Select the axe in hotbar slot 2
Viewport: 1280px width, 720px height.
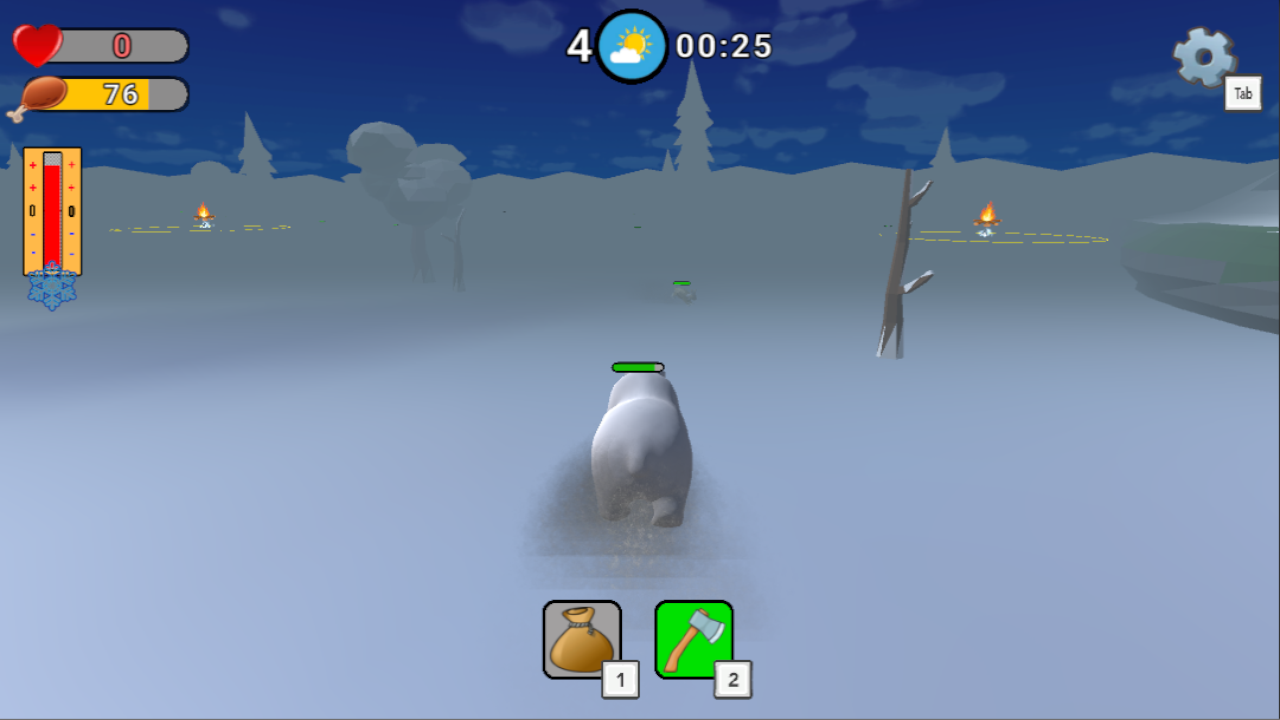pos(694,638)
